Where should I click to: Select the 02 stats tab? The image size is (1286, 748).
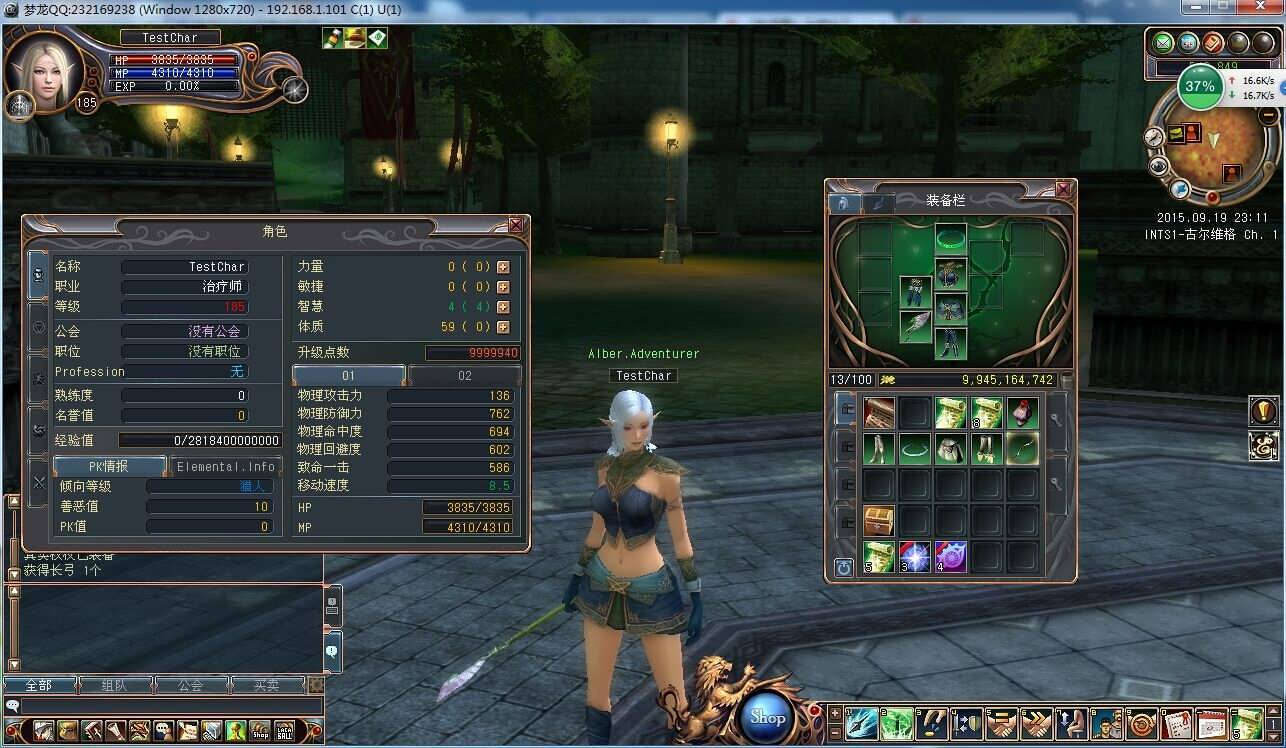(x=464, y=376)
